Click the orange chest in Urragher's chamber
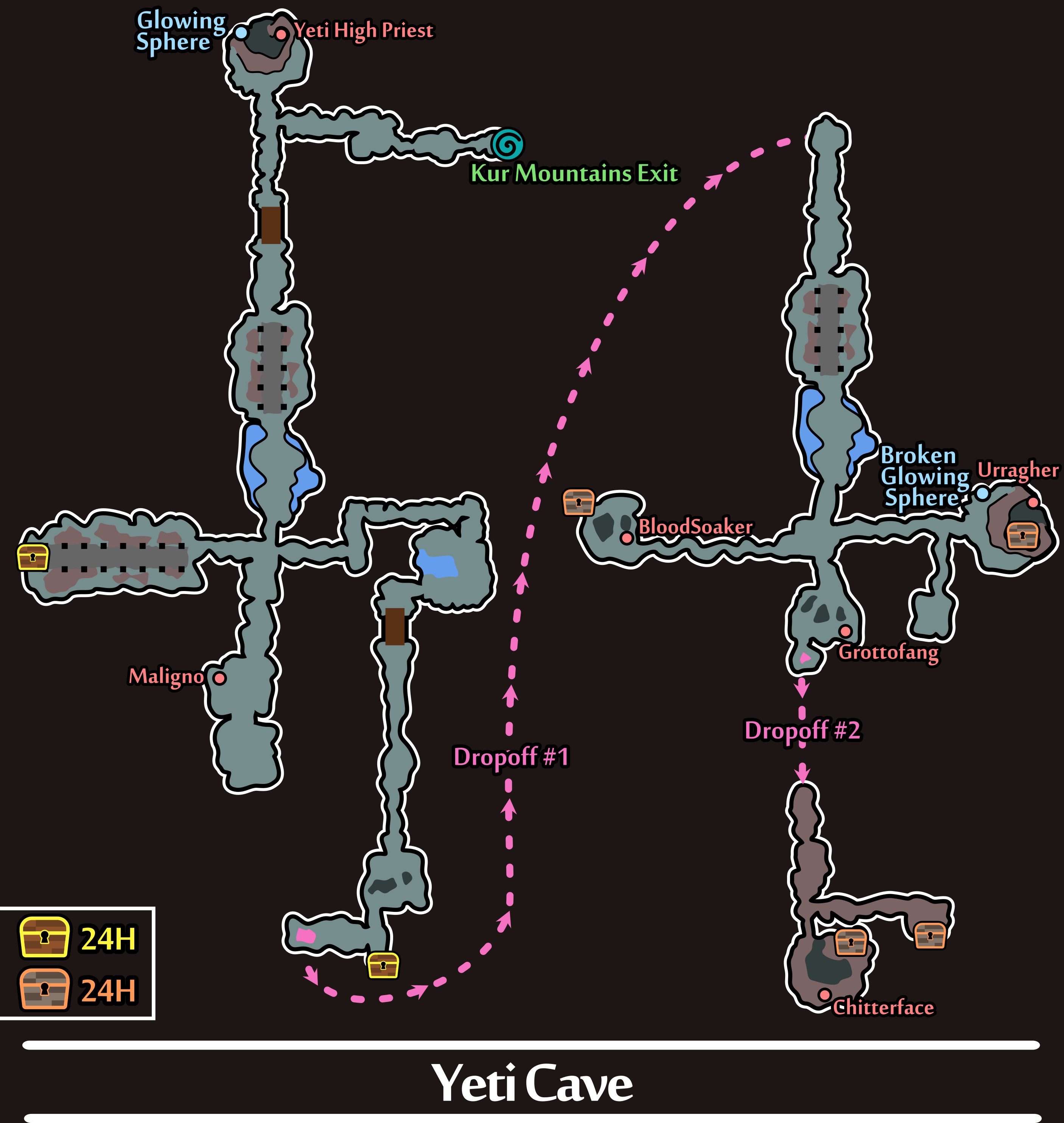 pyautogui.click(x=1022, y=535)
